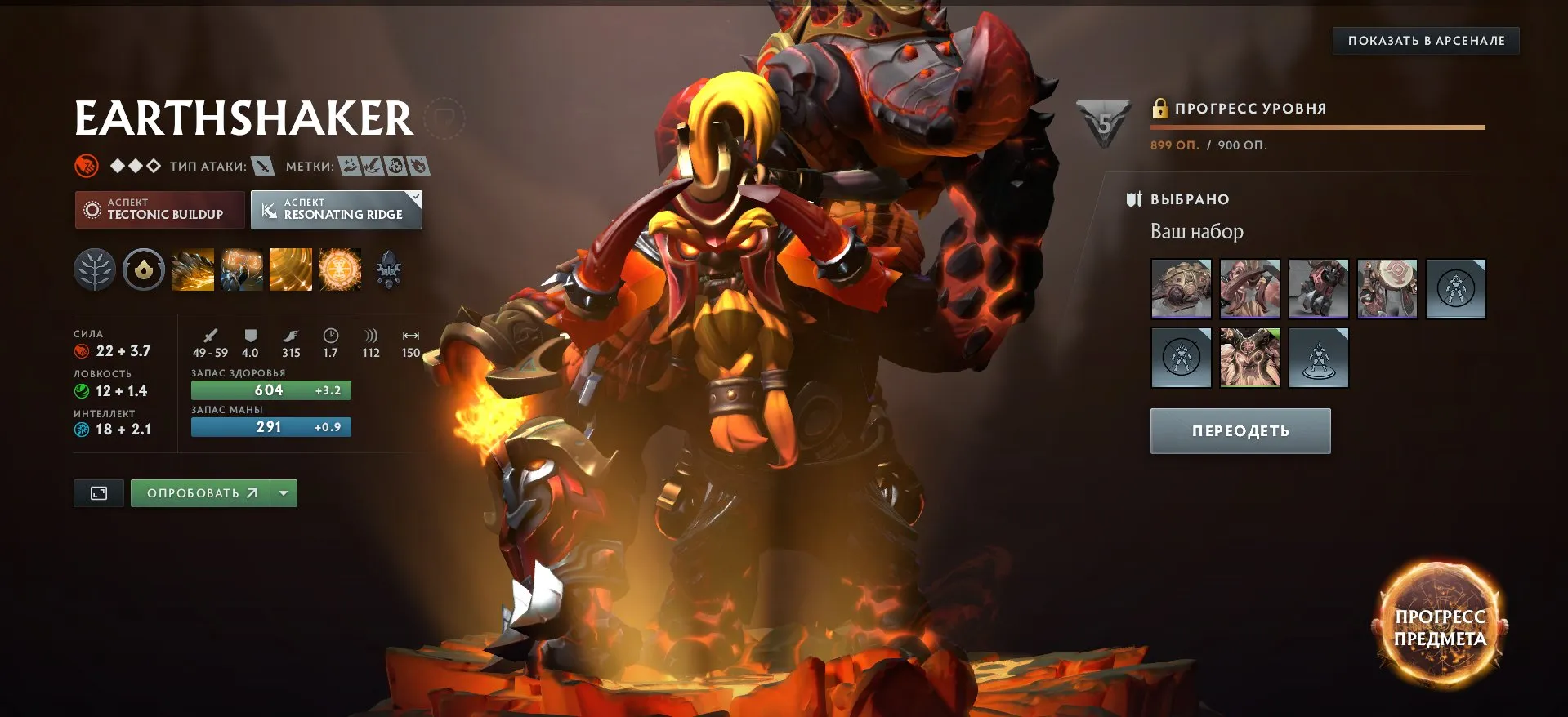Open the ОПРОБОВАТЬ dropdown arrow
The height and width of the screenshot is (717, 1568).
tap(283, 492)
